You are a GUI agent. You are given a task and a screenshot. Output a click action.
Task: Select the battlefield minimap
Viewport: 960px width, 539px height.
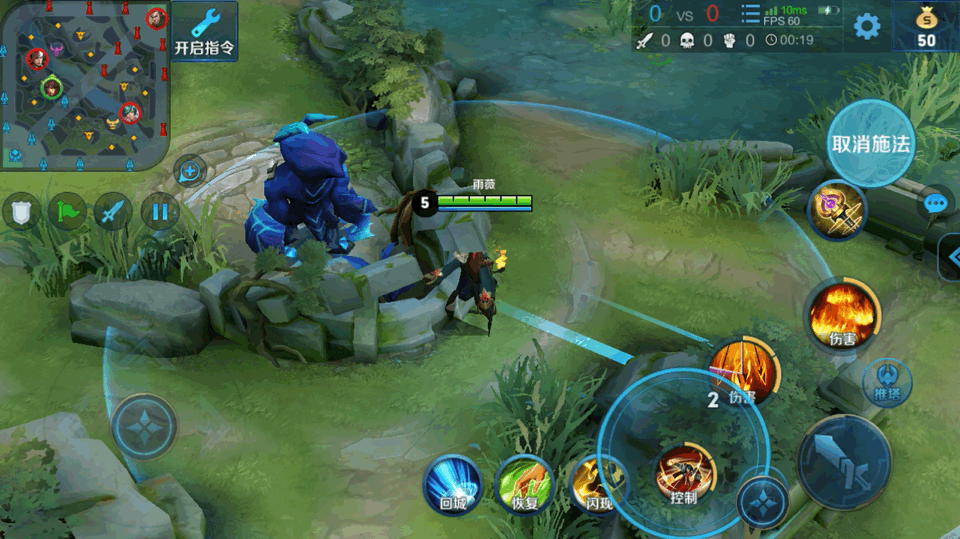click(85, 85)
